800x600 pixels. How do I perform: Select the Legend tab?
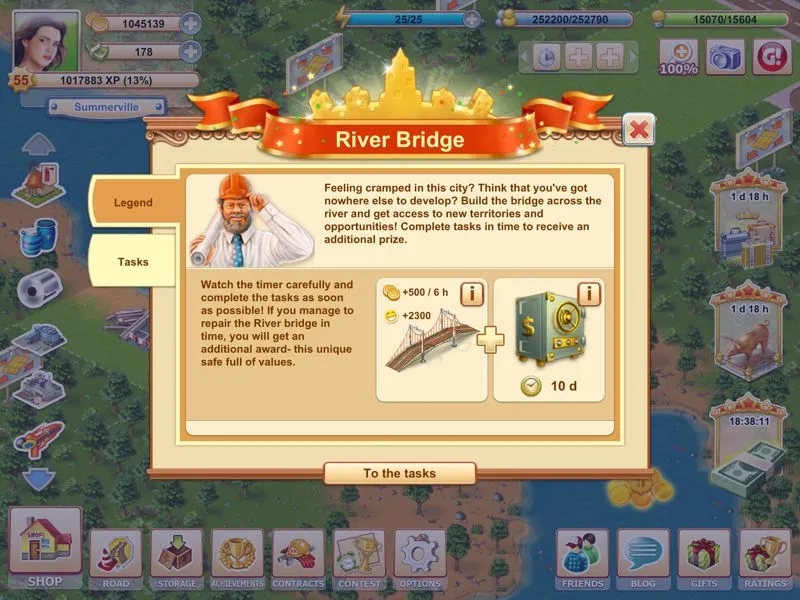click(133, 203)
